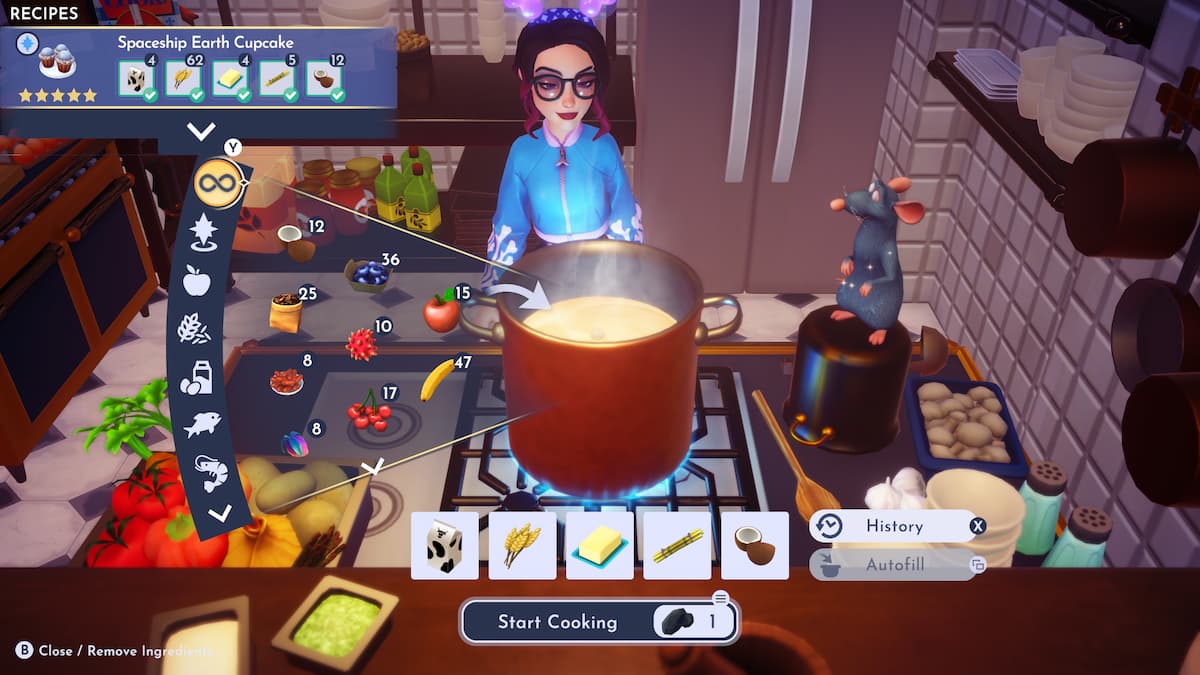Open the cooking History

coord(893,526)
